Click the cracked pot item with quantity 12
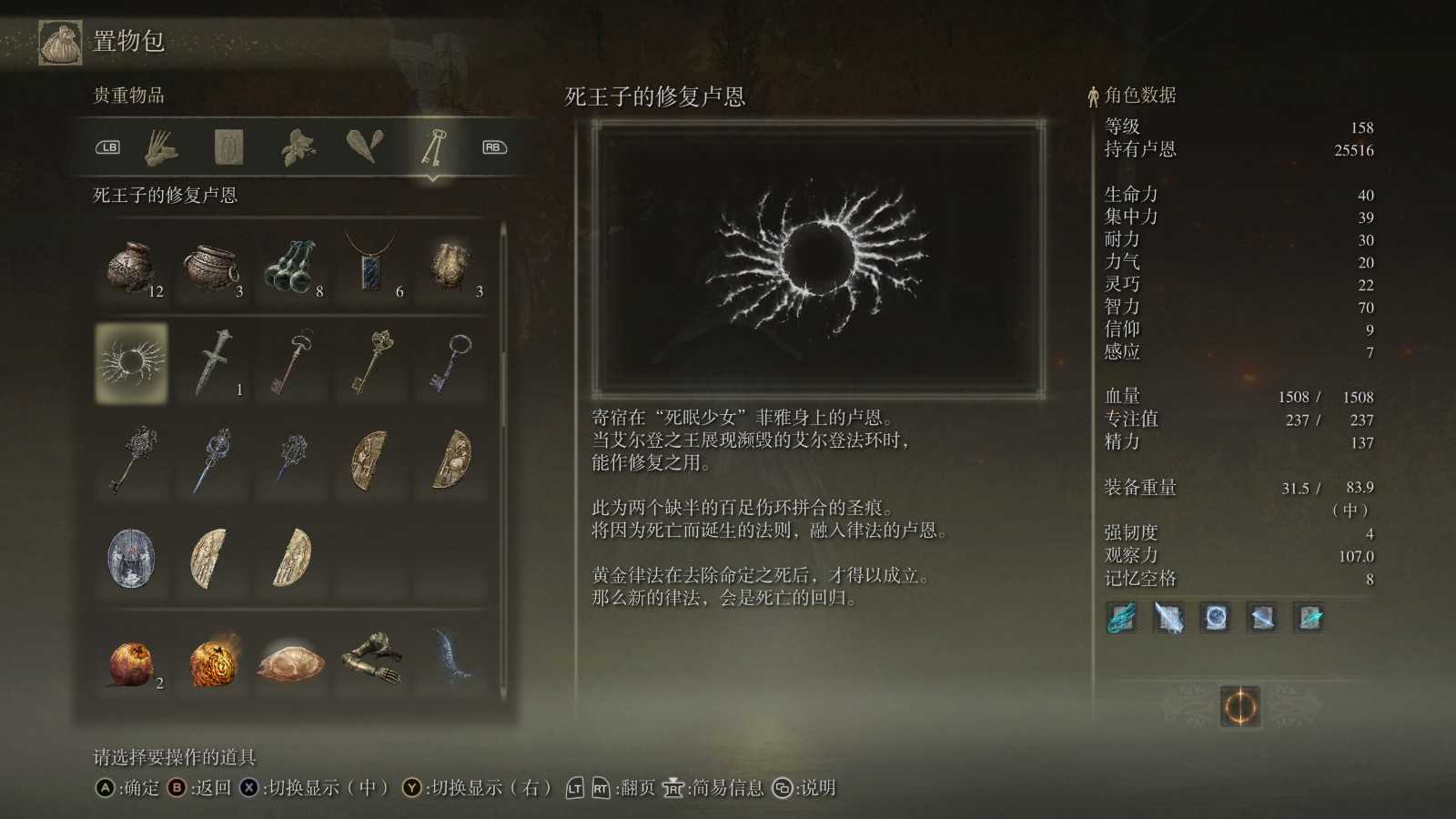 [x=131, y=266]
